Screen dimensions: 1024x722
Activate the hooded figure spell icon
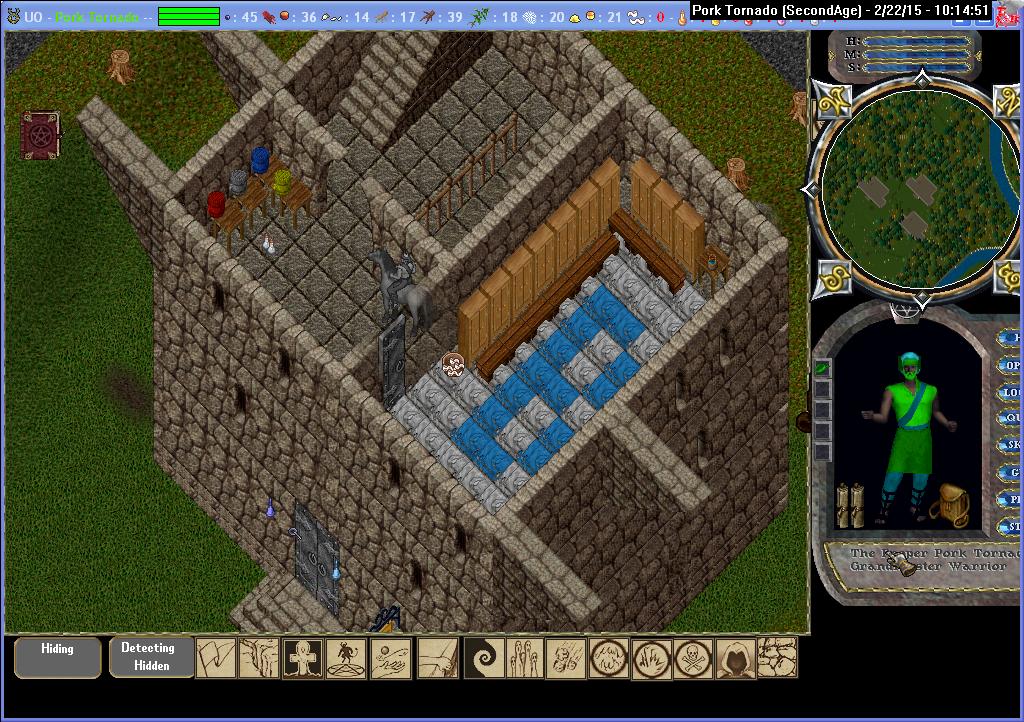735,658
